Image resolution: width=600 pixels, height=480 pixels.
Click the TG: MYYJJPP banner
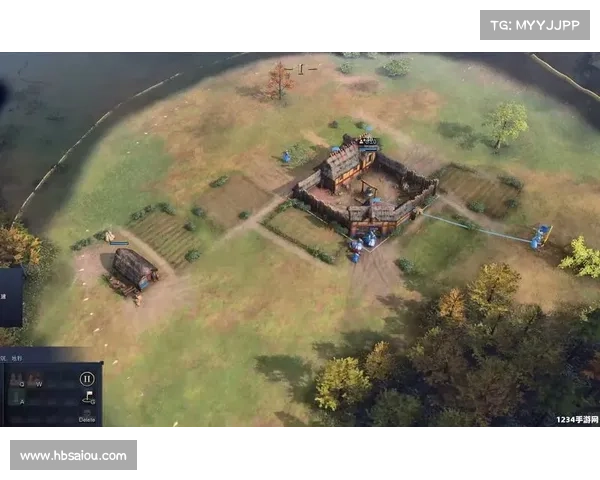point(535,24)
